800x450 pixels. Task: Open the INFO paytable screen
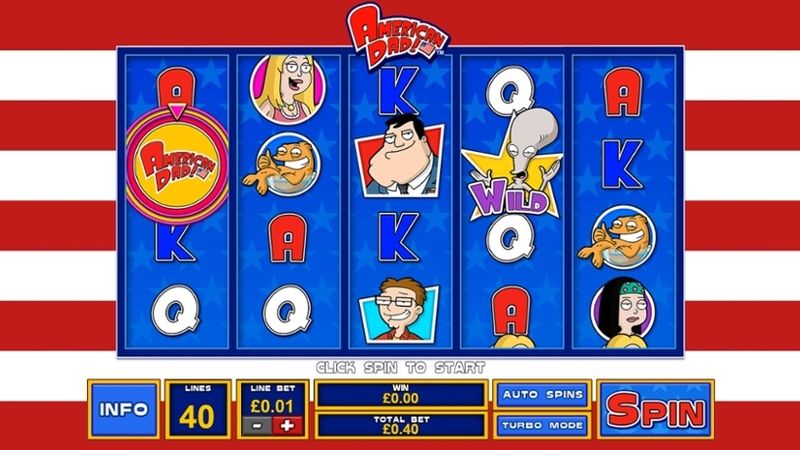[x=122, y=410]
